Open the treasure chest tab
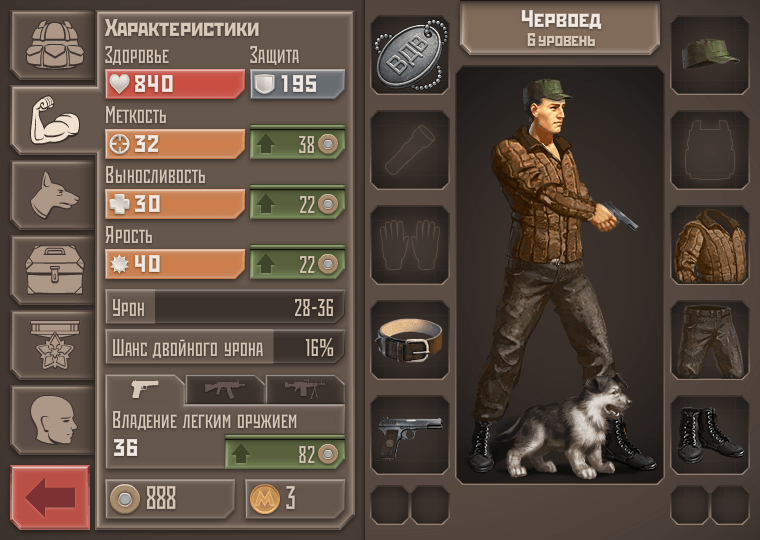760x540 pixels. point(52,268)
